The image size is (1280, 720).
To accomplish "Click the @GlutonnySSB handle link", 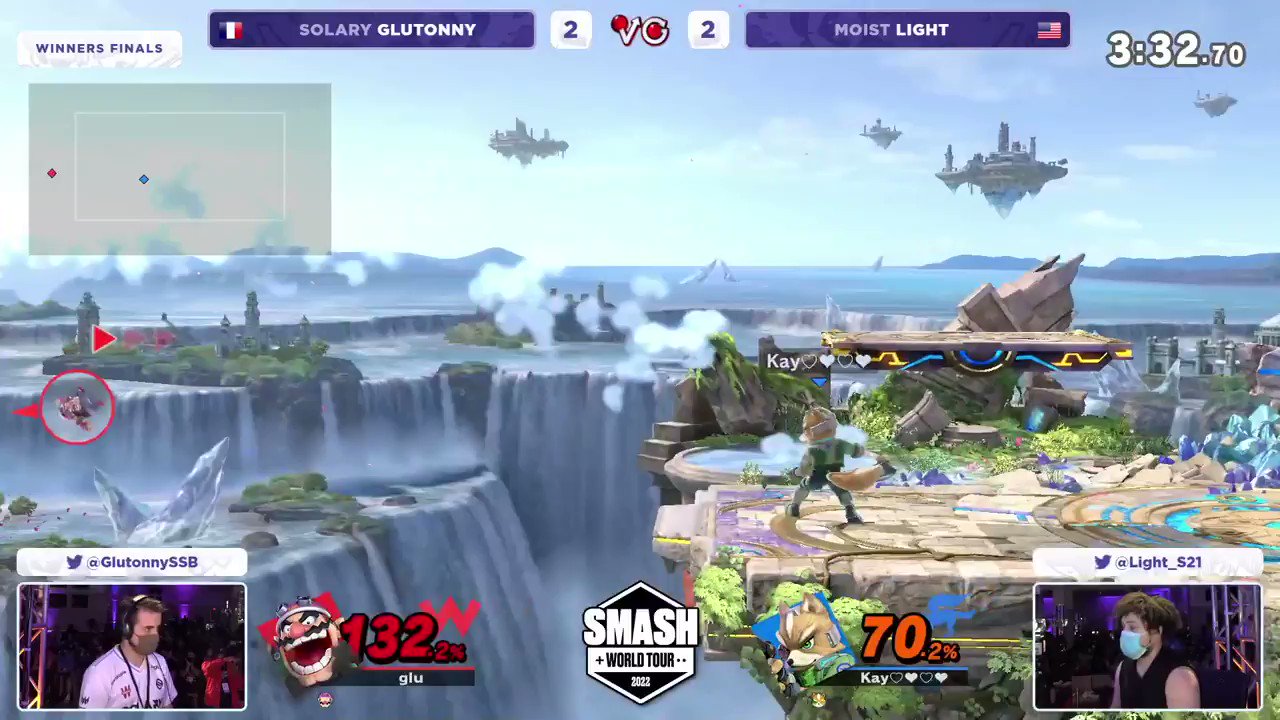I will [x=140, y=562].
